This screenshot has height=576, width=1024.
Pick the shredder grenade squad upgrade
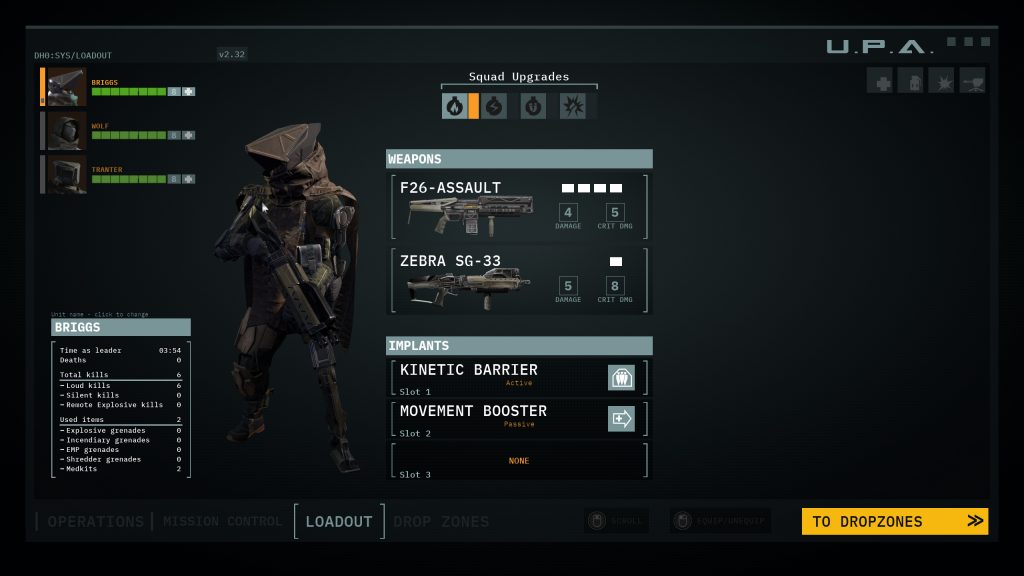(533, 106)
